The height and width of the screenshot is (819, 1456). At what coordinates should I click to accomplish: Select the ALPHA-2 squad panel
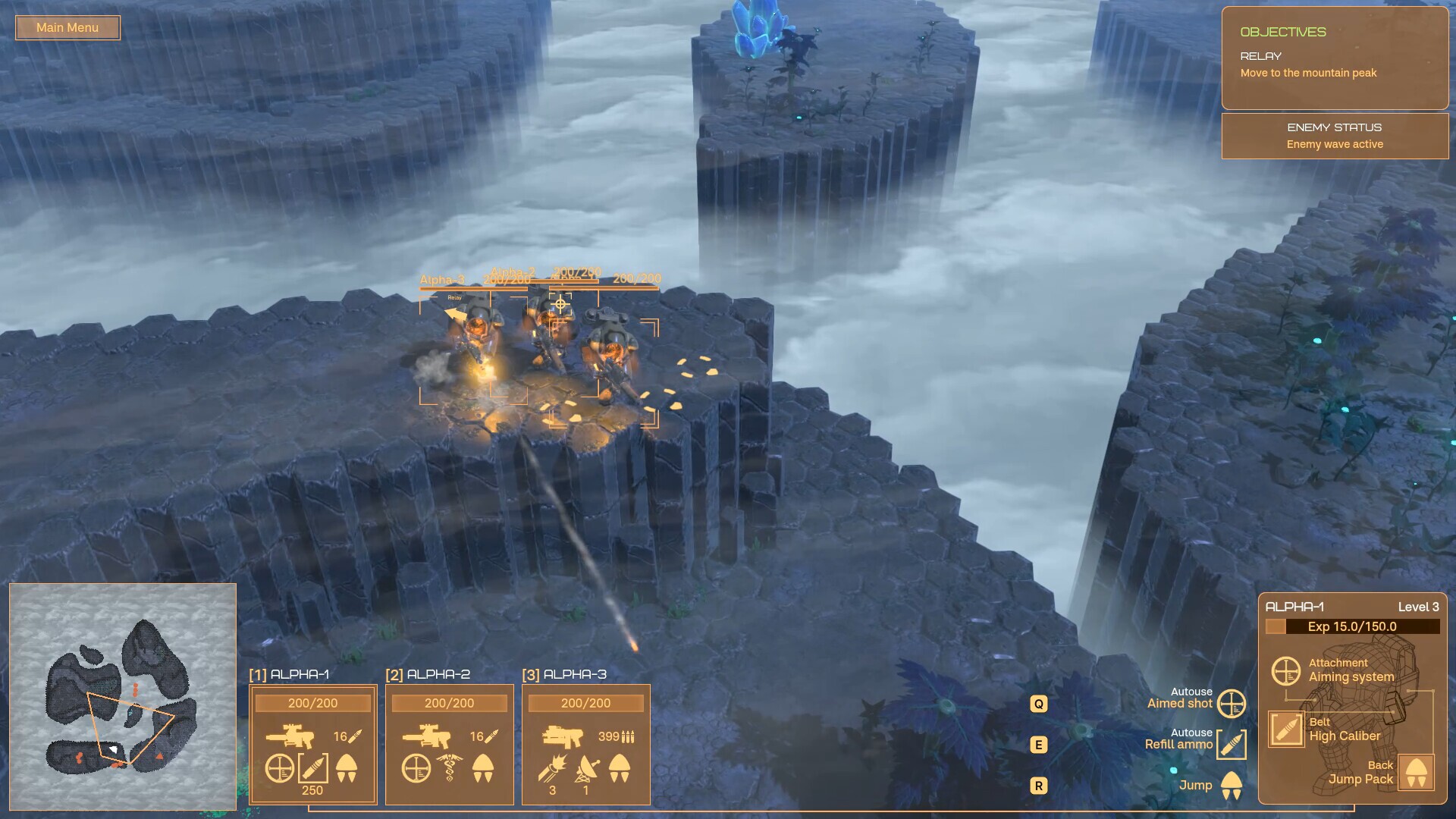[x=449, y=743]
